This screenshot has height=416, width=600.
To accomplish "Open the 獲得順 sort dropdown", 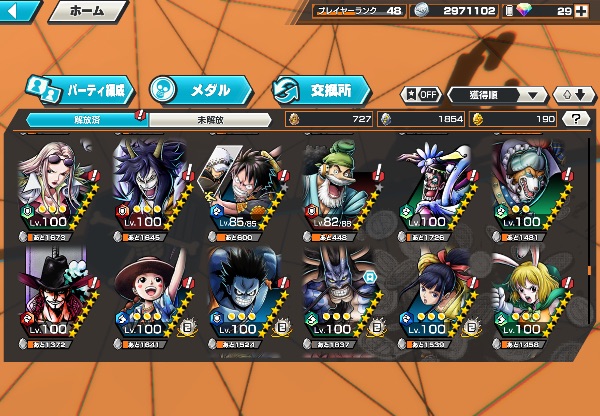I will click(x=507, y=94).
